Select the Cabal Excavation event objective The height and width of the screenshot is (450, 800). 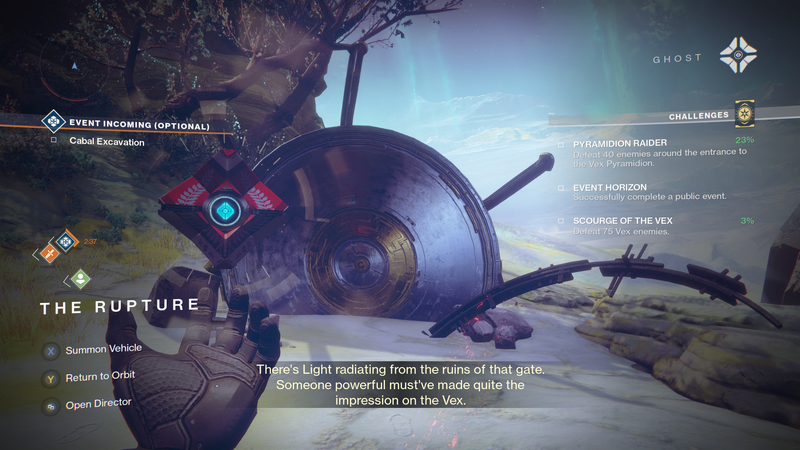(x=107, y=142)
